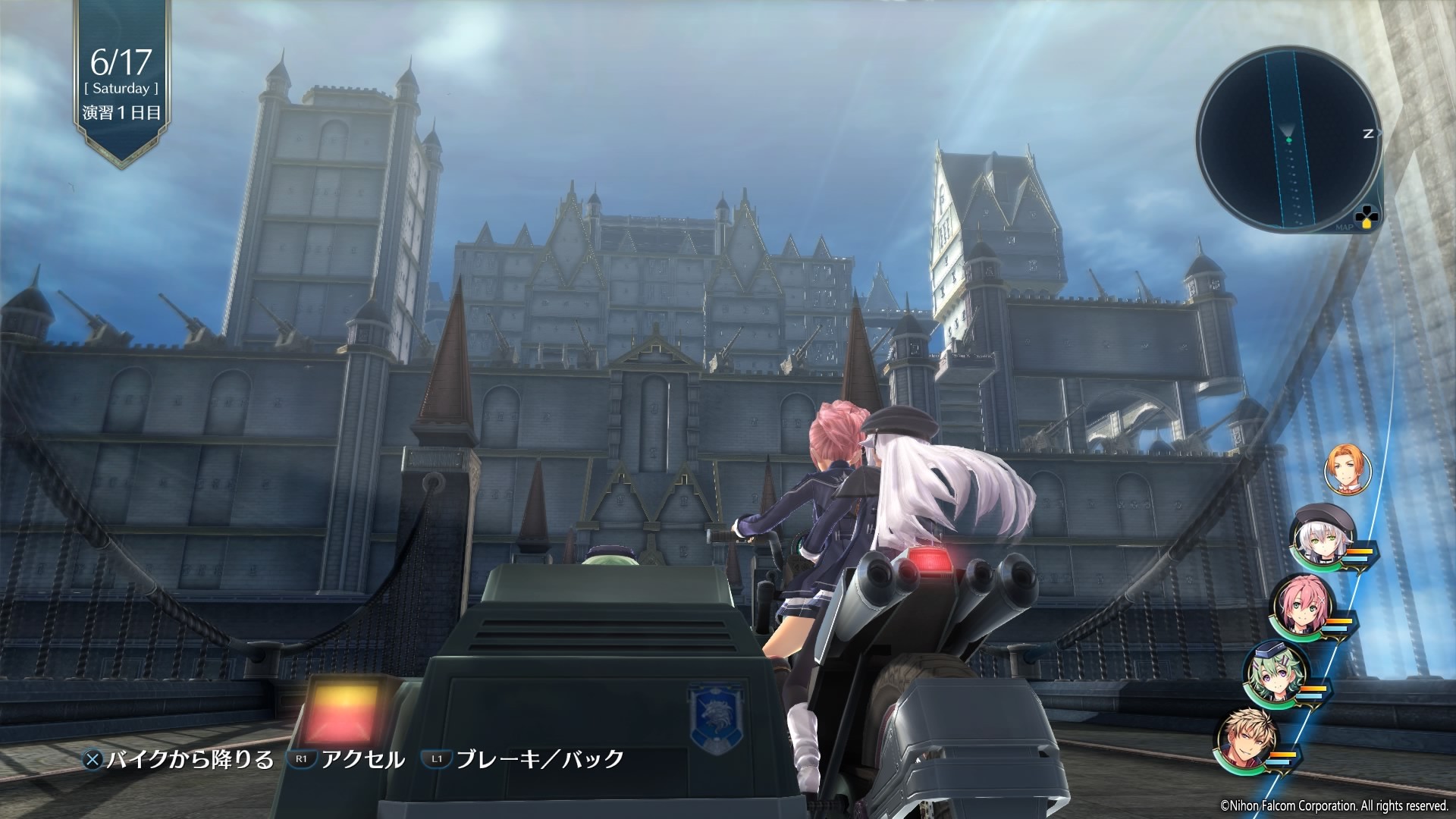The width and height of the screenshot is (1456, 819).
Task: Toggle the player marker on the minimap
Action: click(x=1288, y=140)
